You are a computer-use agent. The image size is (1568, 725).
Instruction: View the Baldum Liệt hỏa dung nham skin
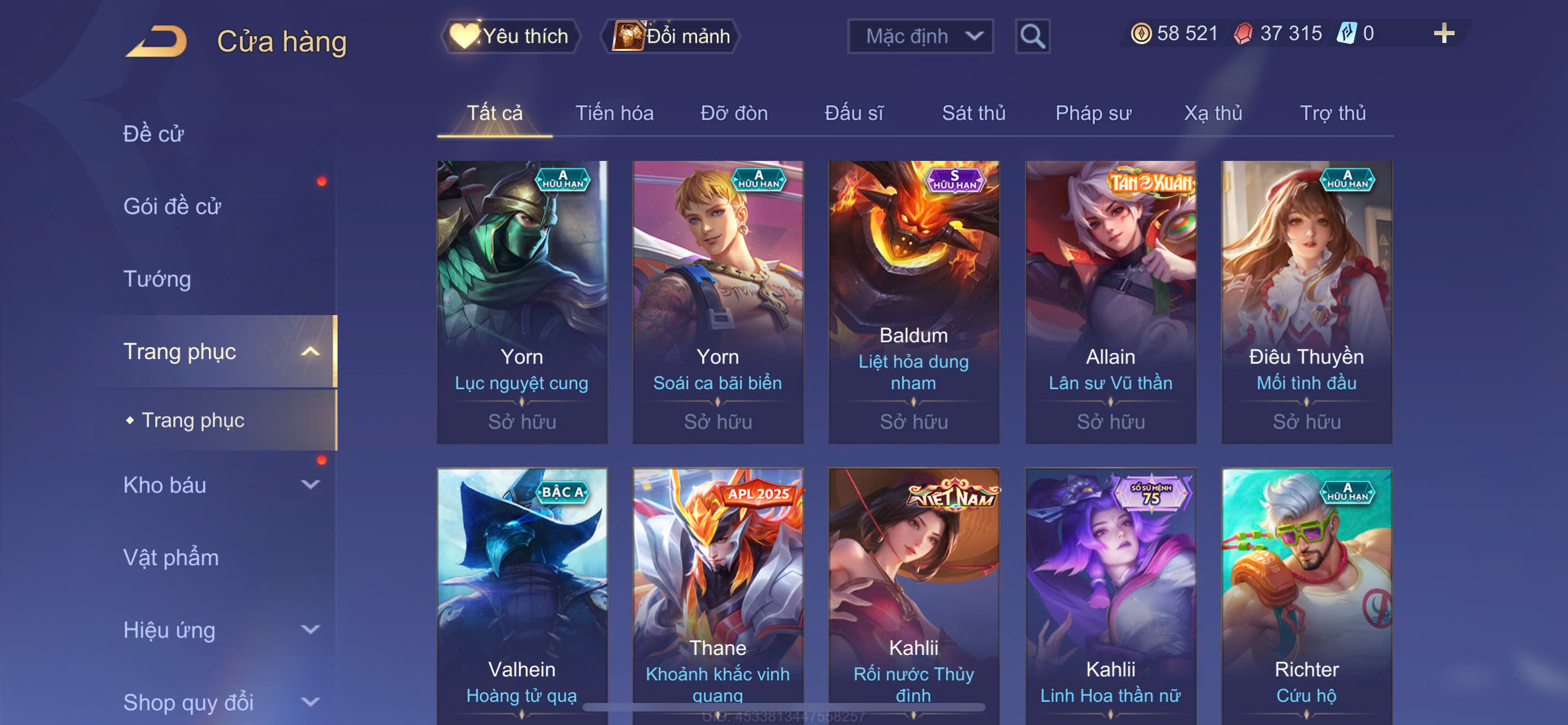tap(914, 302)
